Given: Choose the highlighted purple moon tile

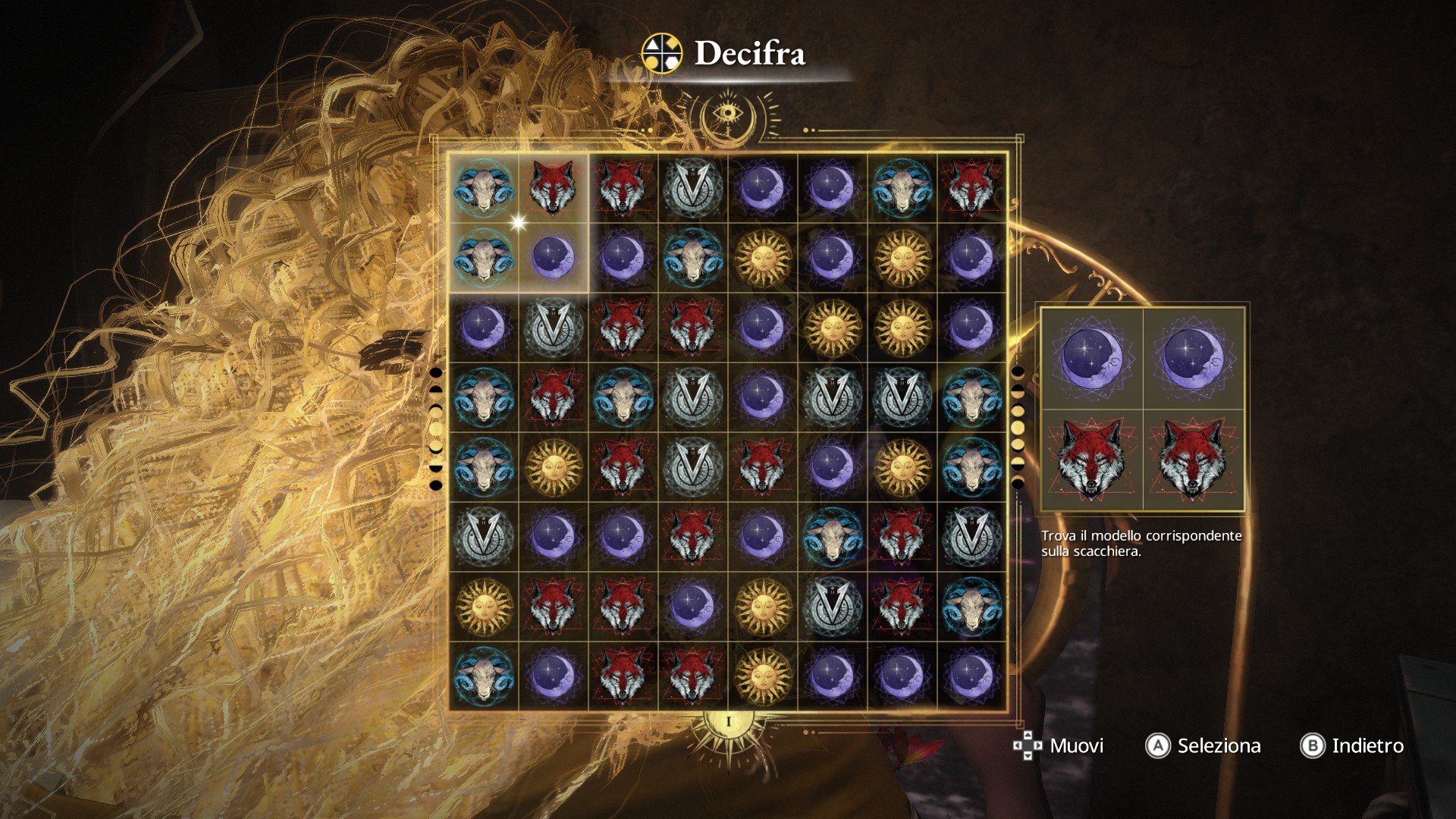Looking at the screenshot, I should coord(553,257).
